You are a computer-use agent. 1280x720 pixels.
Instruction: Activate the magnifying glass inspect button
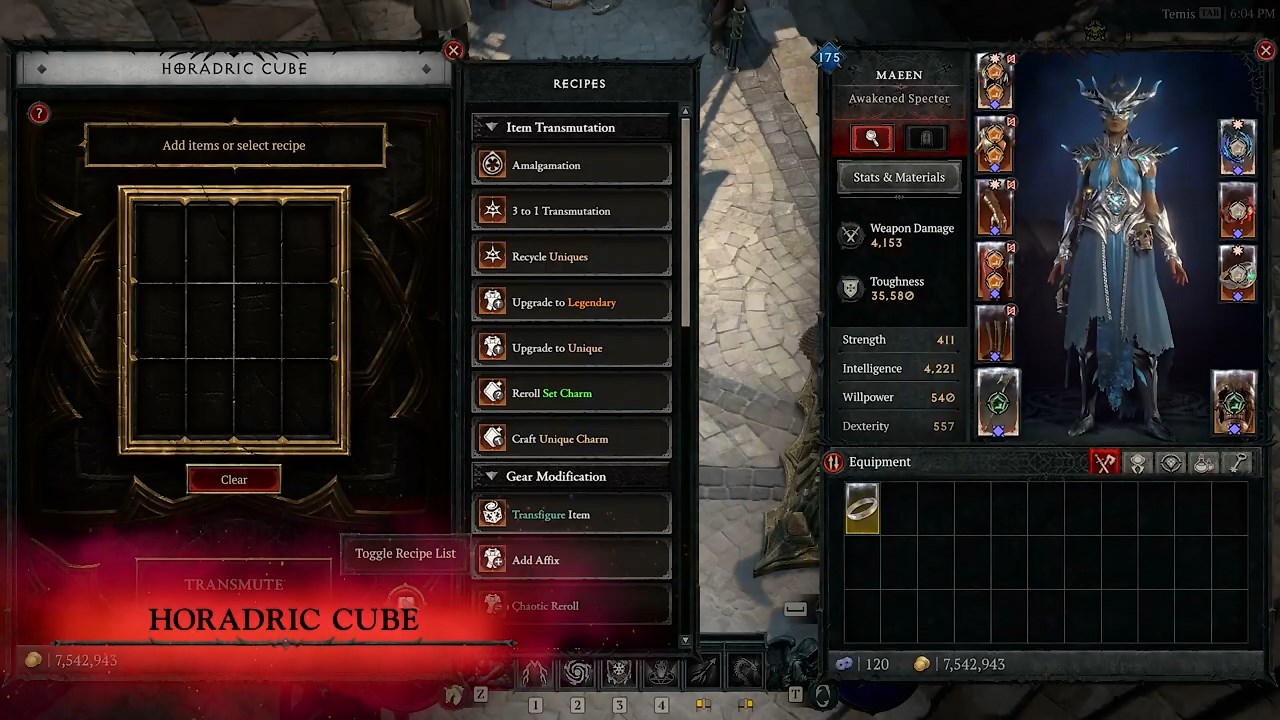coord(872,138)
